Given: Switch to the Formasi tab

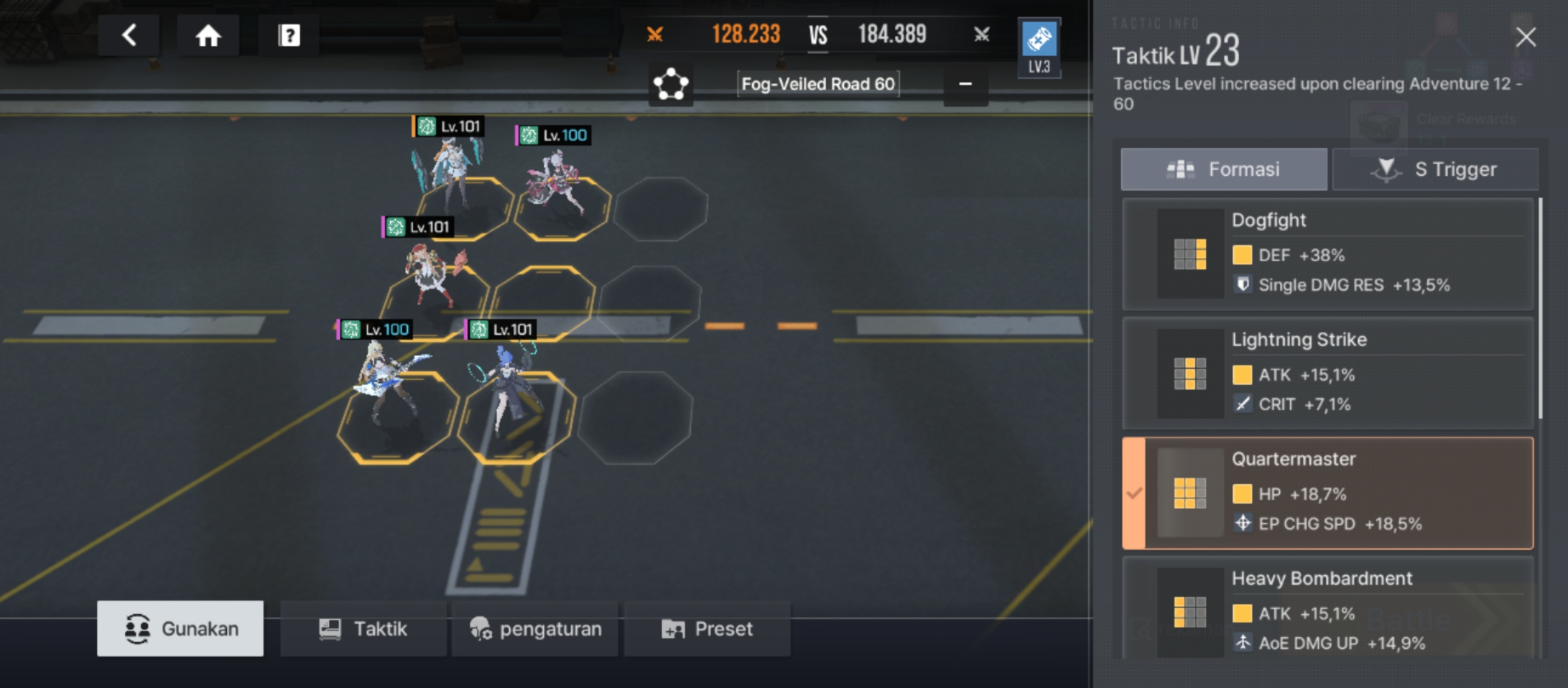Looking at the screenshot, I should 1224,169.
